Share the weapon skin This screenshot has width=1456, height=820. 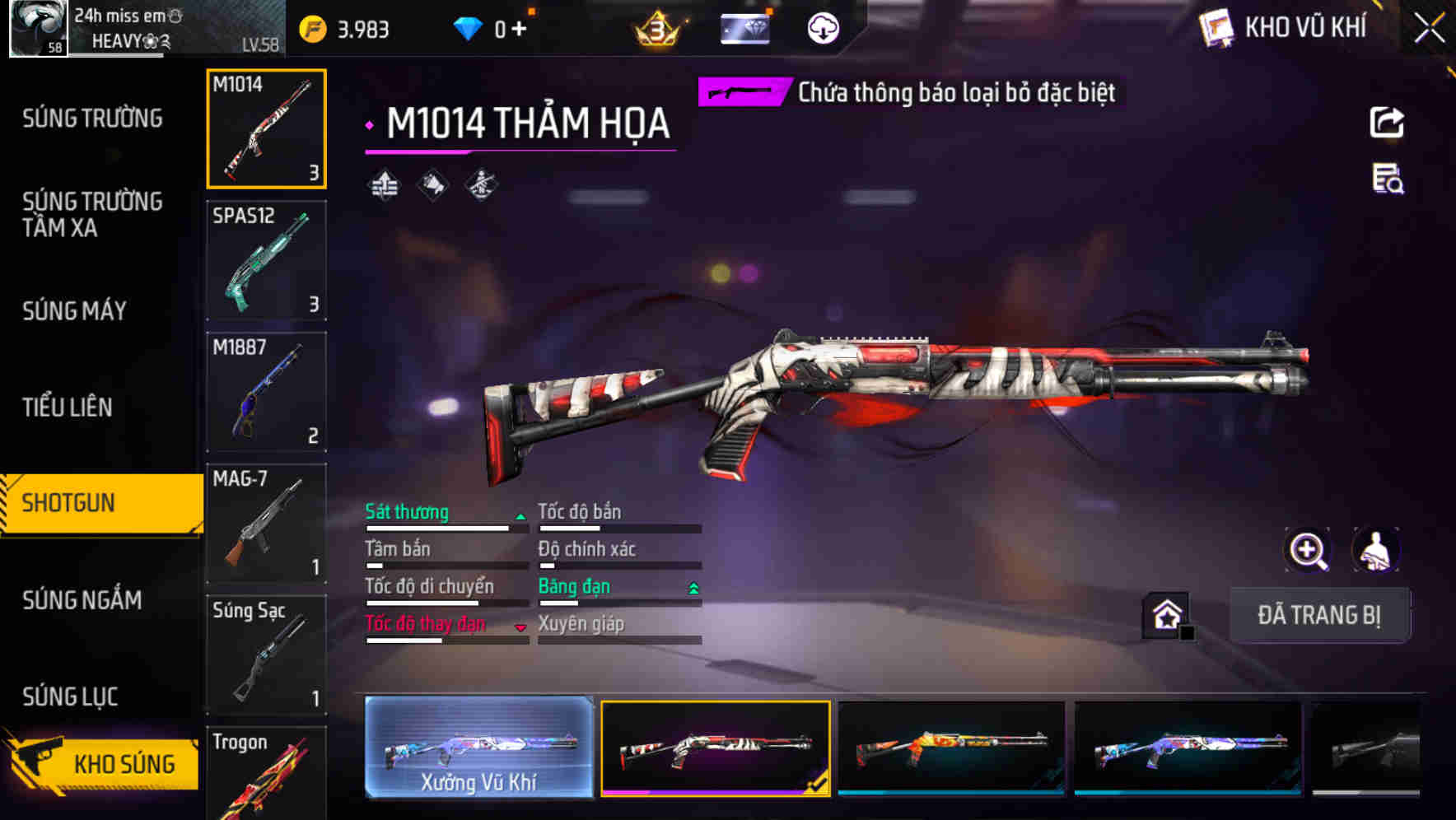click(x=1387, y=123)
